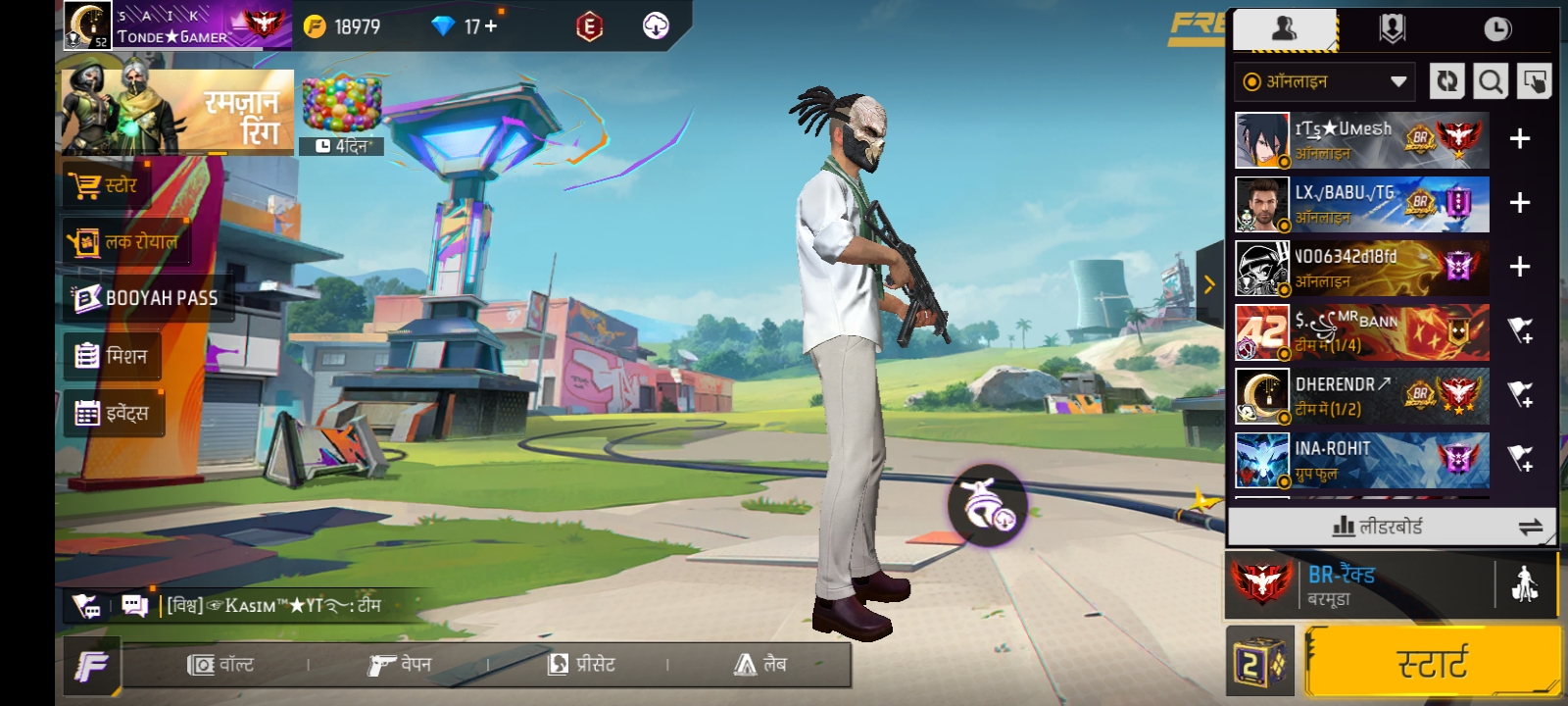This screenshot has width=1568, height=706.
Task: Switch to the guild tab
Action: [x=1393, y=29]
